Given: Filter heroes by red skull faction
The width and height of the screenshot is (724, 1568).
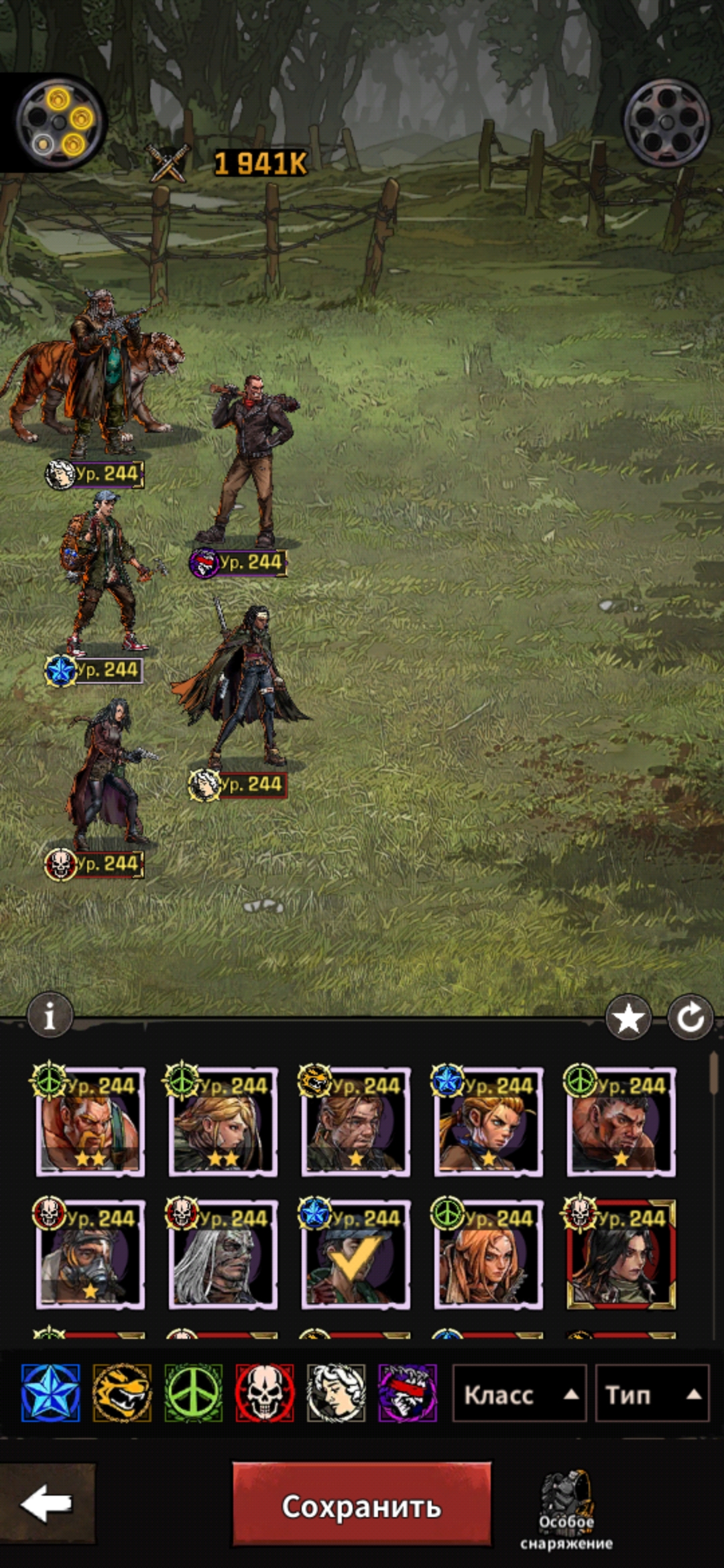Looking at the screenshot, I should [x=265, y=1393].
